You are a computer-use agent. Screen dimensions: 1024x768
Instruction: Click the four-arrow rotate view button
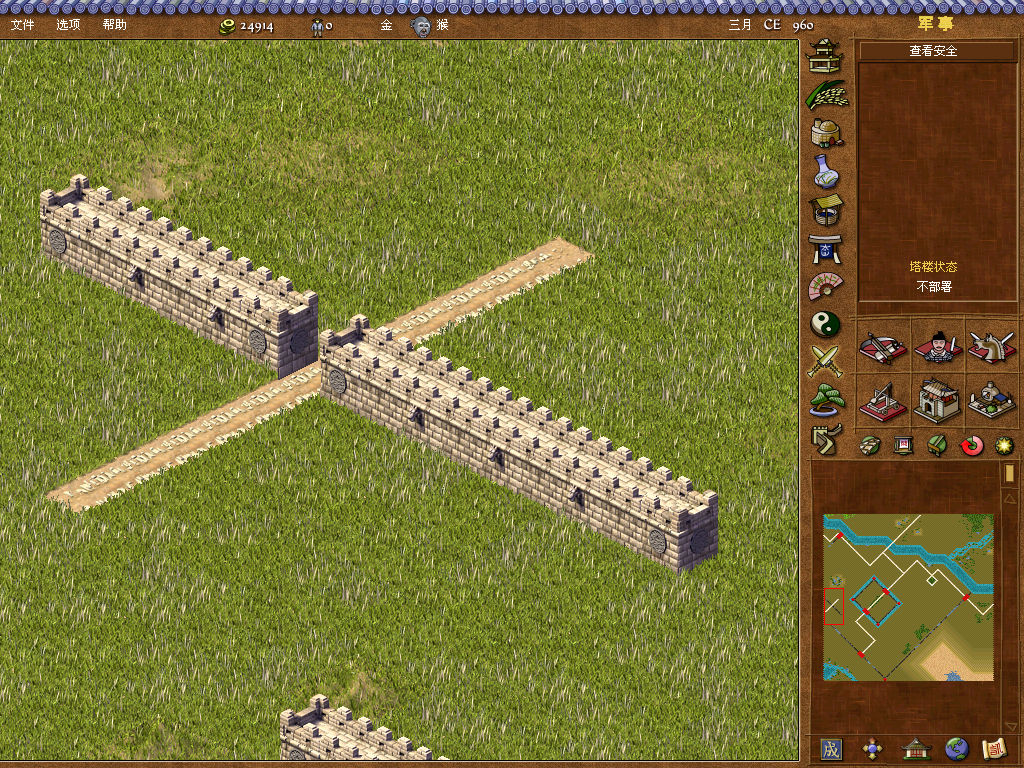tap(873, 748)
